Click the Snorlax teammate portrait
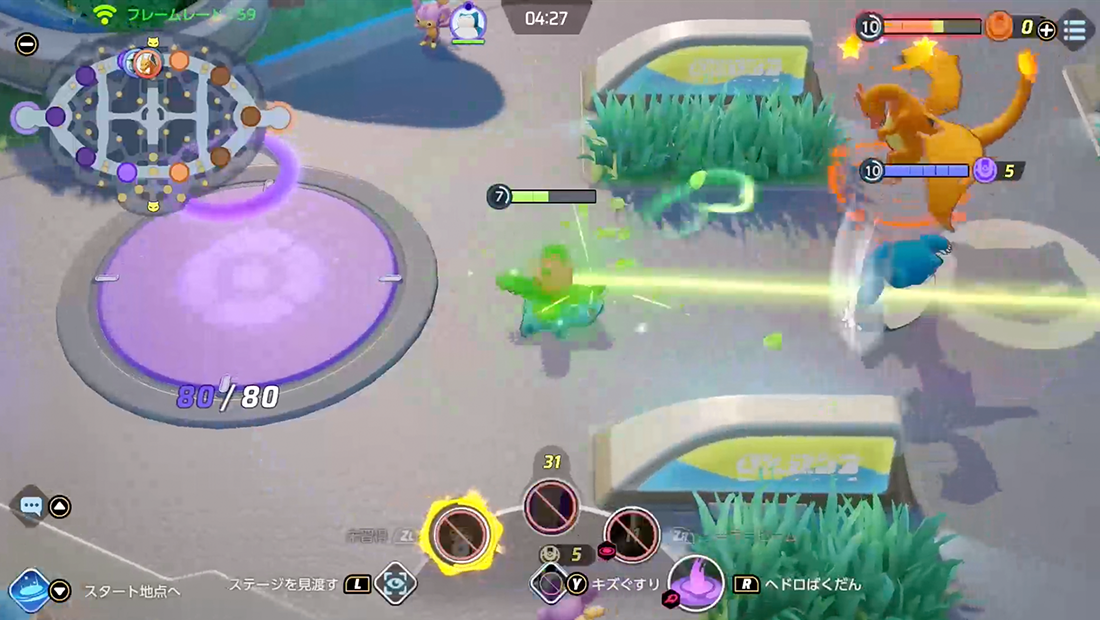Image resolution: width=1100 pixels, height=620 pixels. 467,21
